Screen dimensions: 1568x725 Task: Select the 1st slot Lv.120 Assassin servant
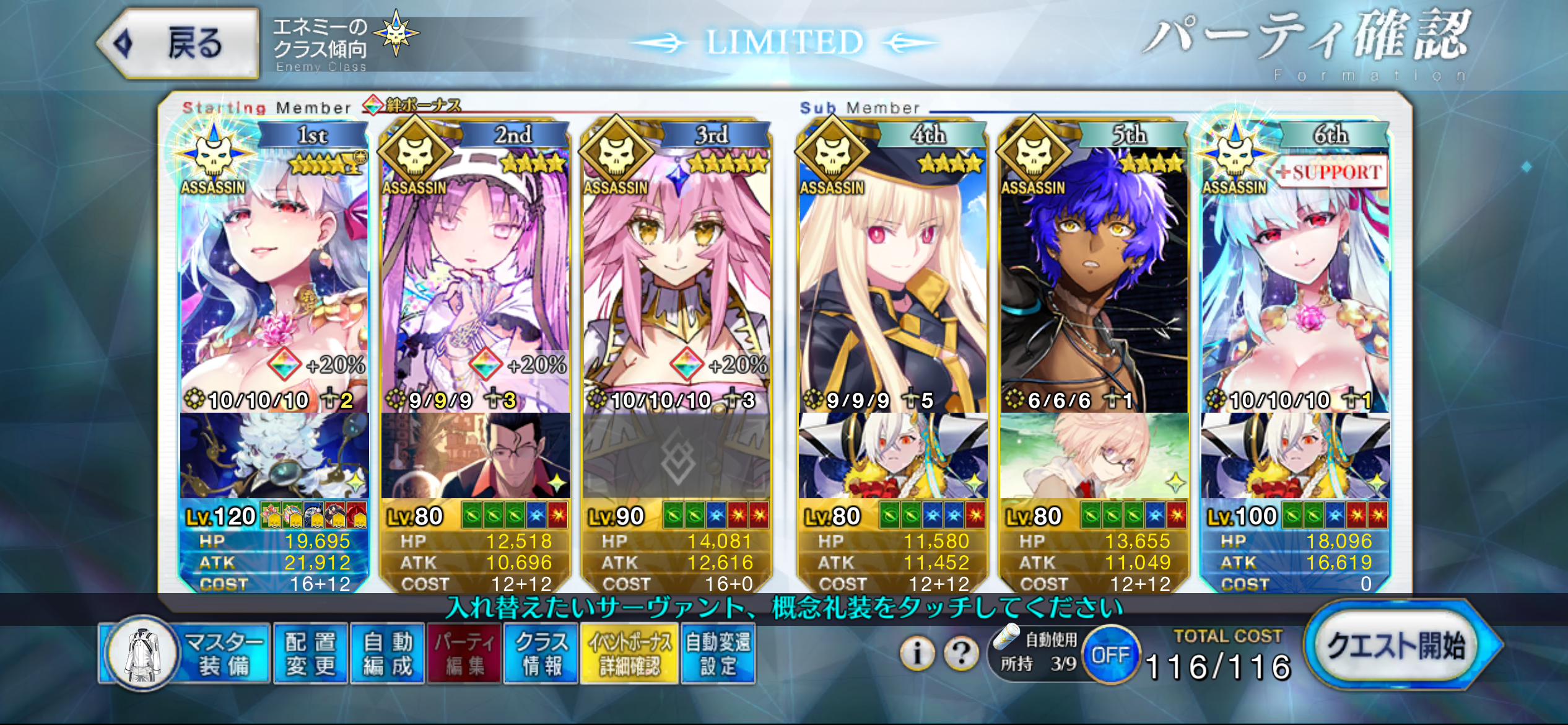point(274,279)
